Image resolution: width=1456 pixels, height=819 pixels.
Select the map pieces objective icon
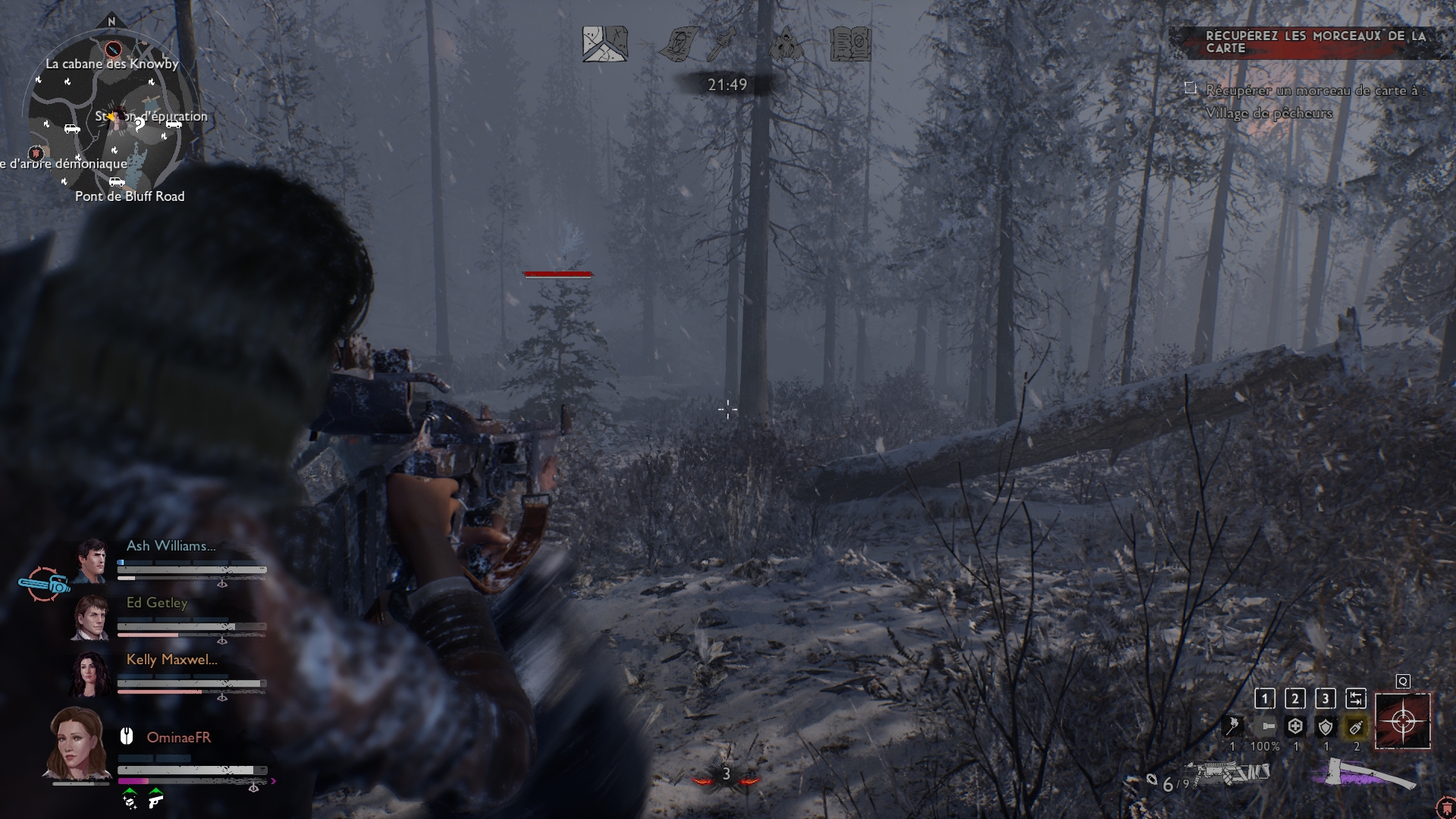[x=604, y=44]
